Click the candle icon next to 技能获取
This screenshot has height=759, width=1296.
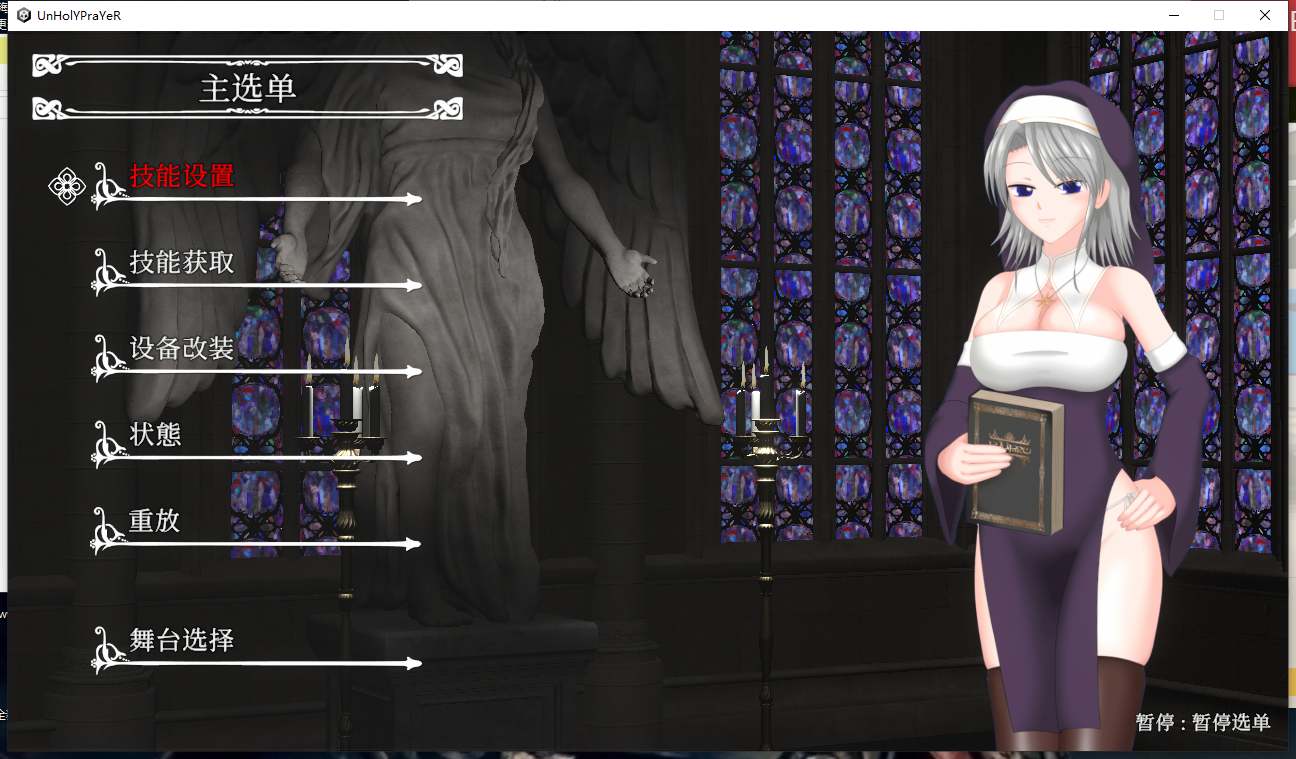pyautogui.click(x=104, y=274)
